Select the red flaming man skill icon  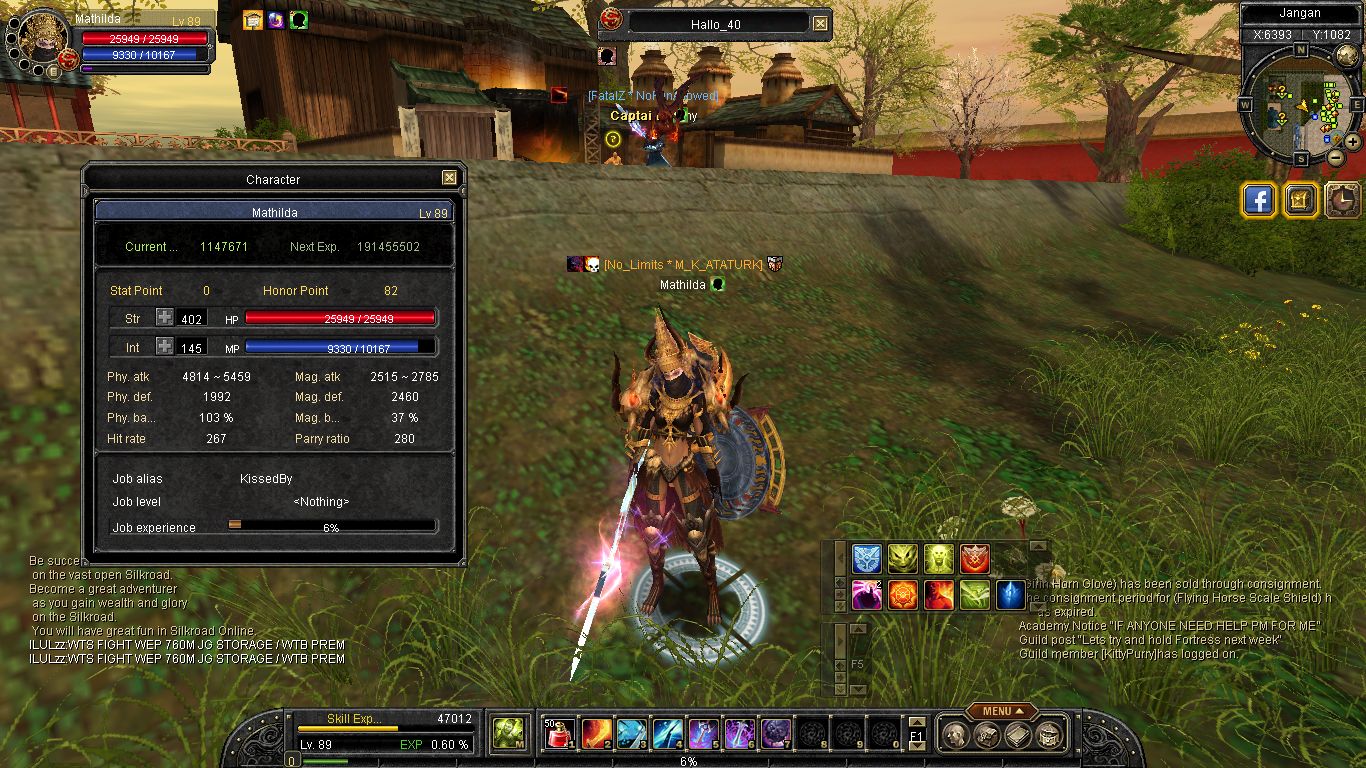938,595
